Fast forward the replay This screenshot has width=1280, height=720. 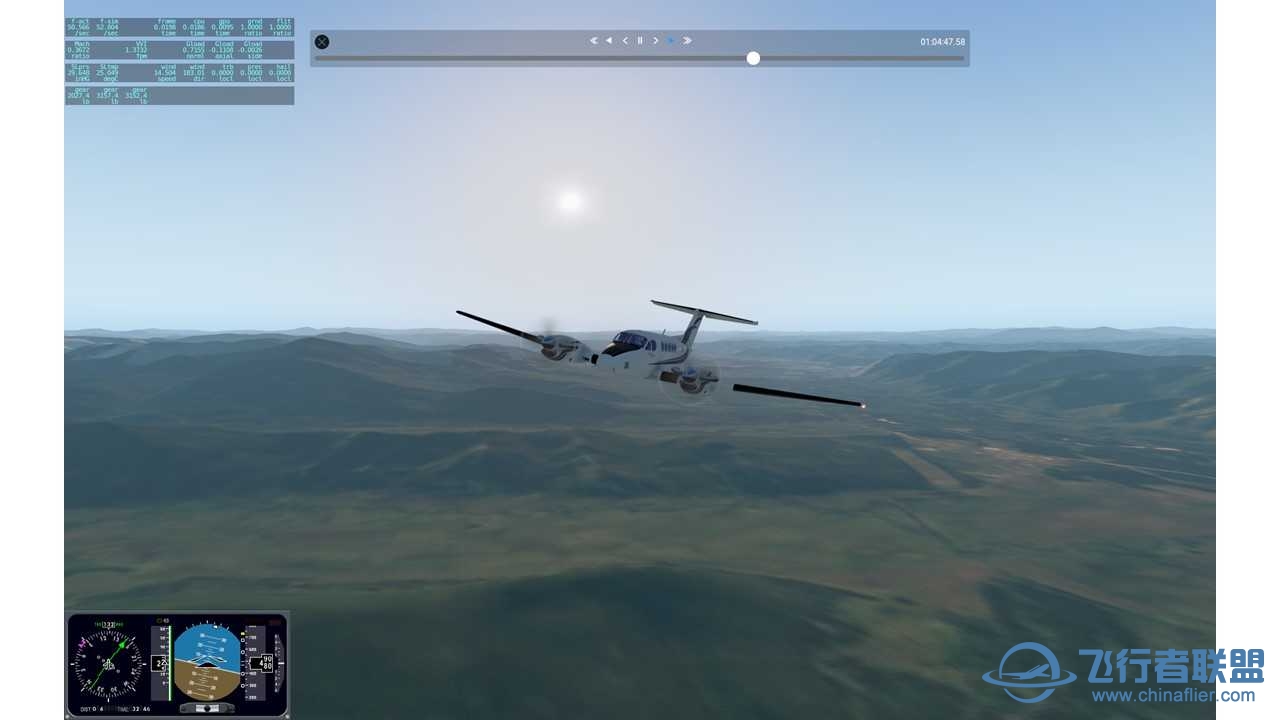click(x=687, y=41)
